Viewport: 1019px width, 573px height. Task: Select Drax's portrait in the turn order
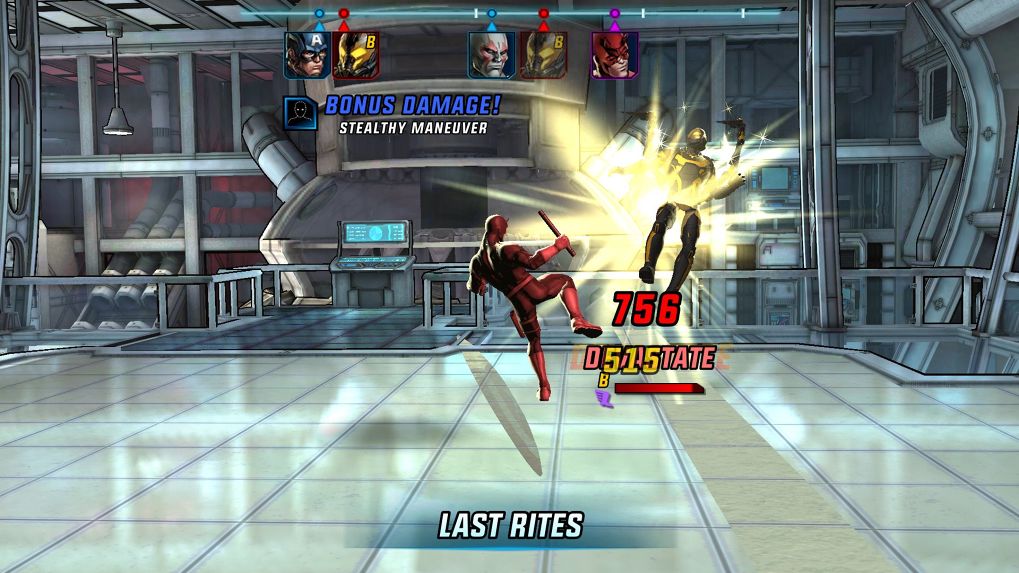[x=492, y=55]
